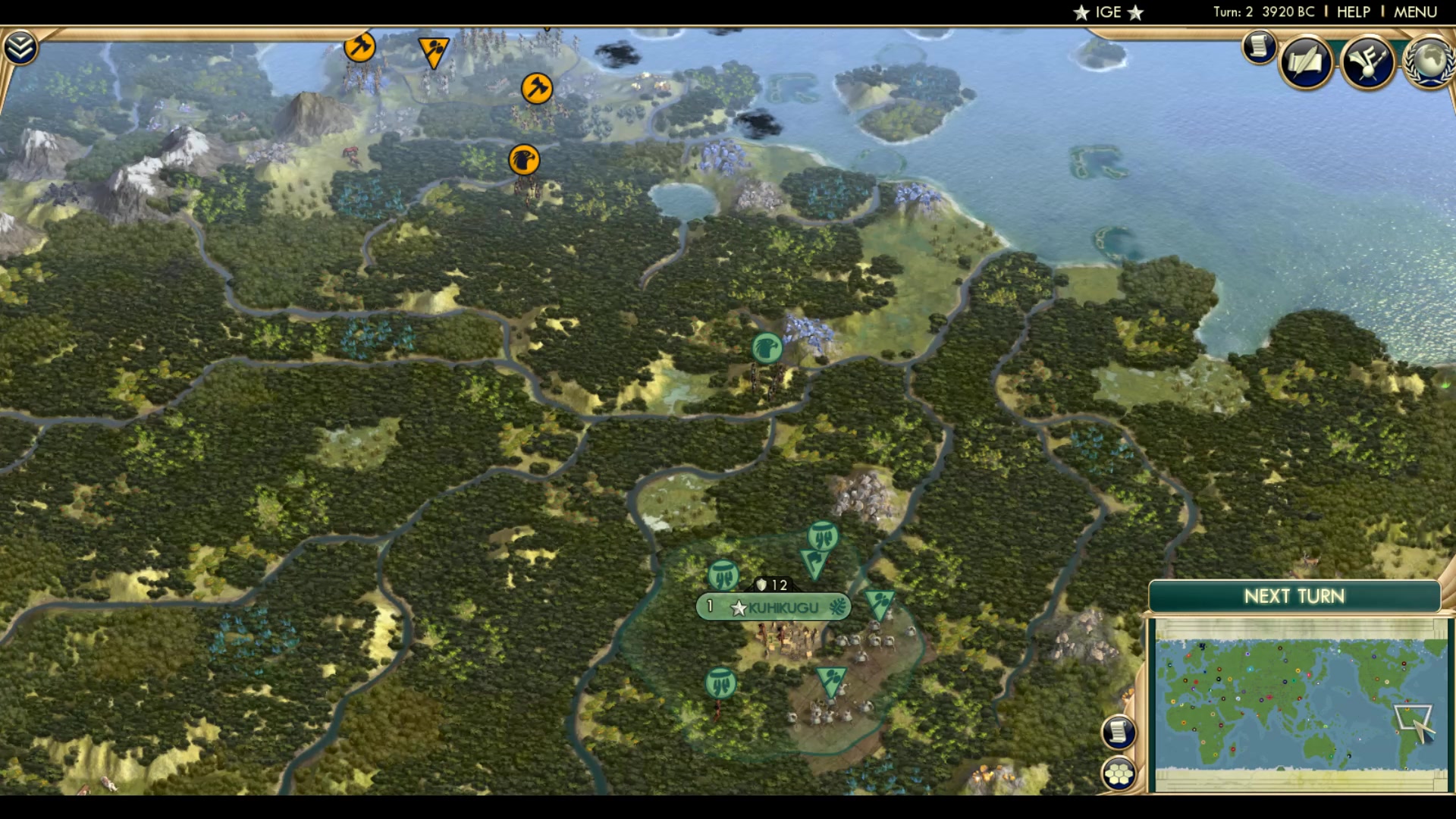Select the eagle unit flag on the map
This screenshot has width=1456, height=819.
525,160
